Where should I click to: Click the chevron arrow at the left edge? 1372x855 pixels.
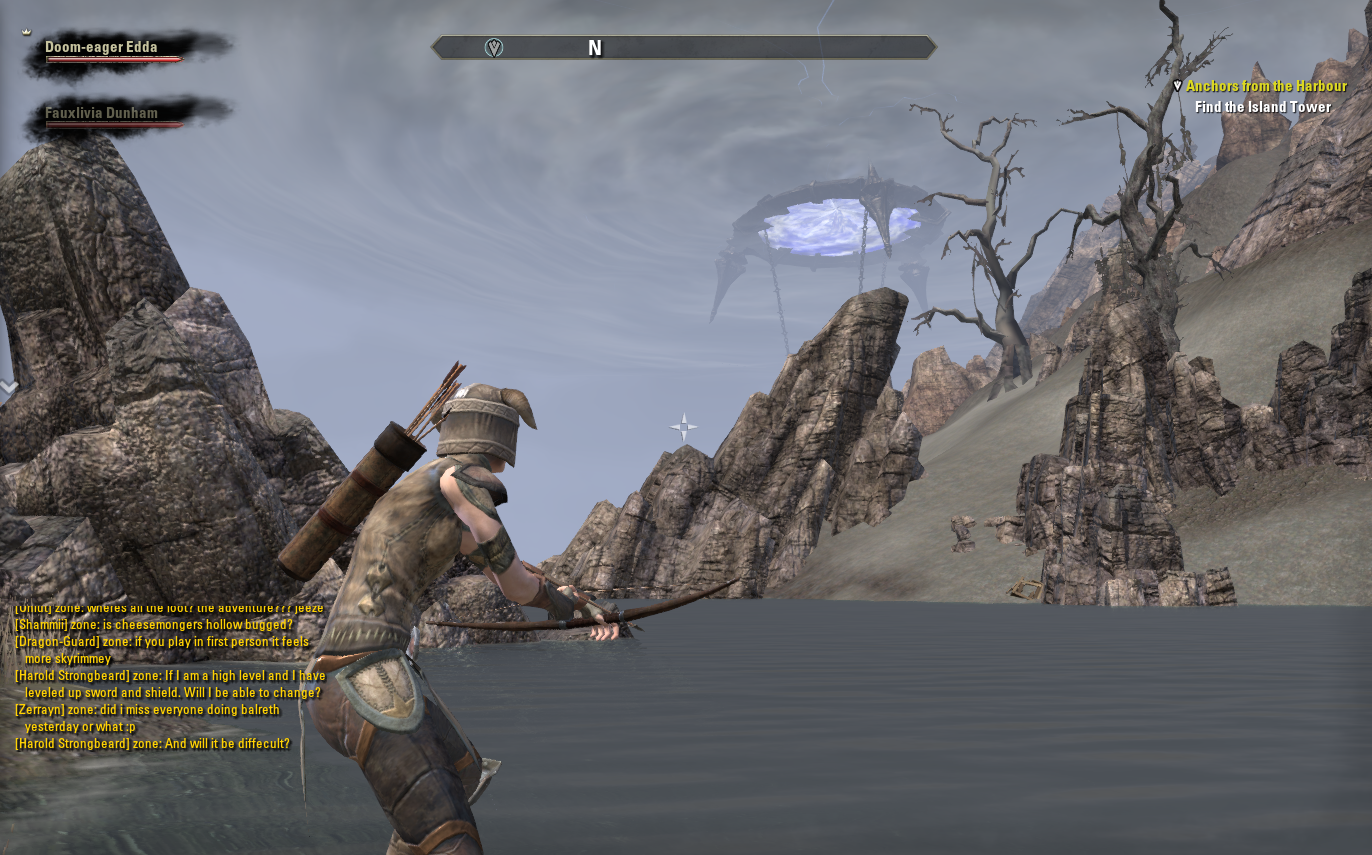(9, 387)
